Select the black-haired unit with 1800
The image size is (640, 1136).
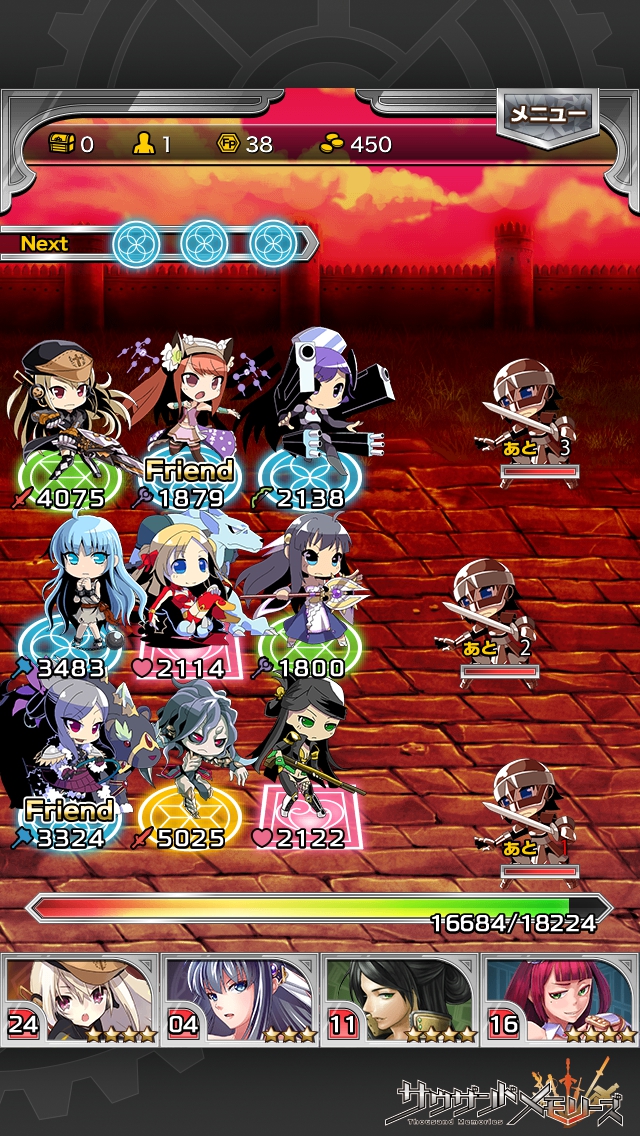pos(305,590)
